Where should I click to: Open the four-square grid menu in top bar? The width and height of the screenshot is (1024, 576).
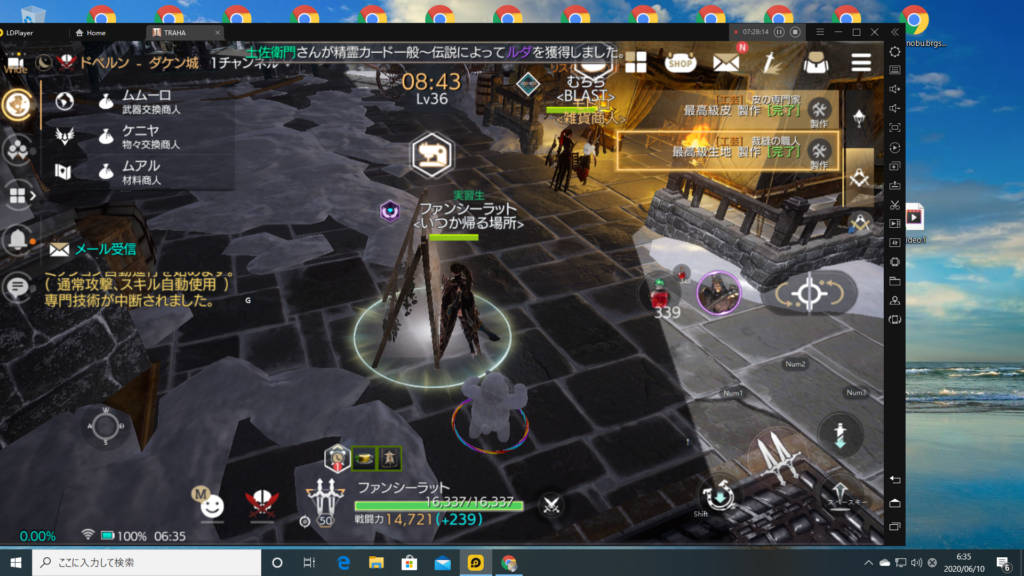[637, 63]
